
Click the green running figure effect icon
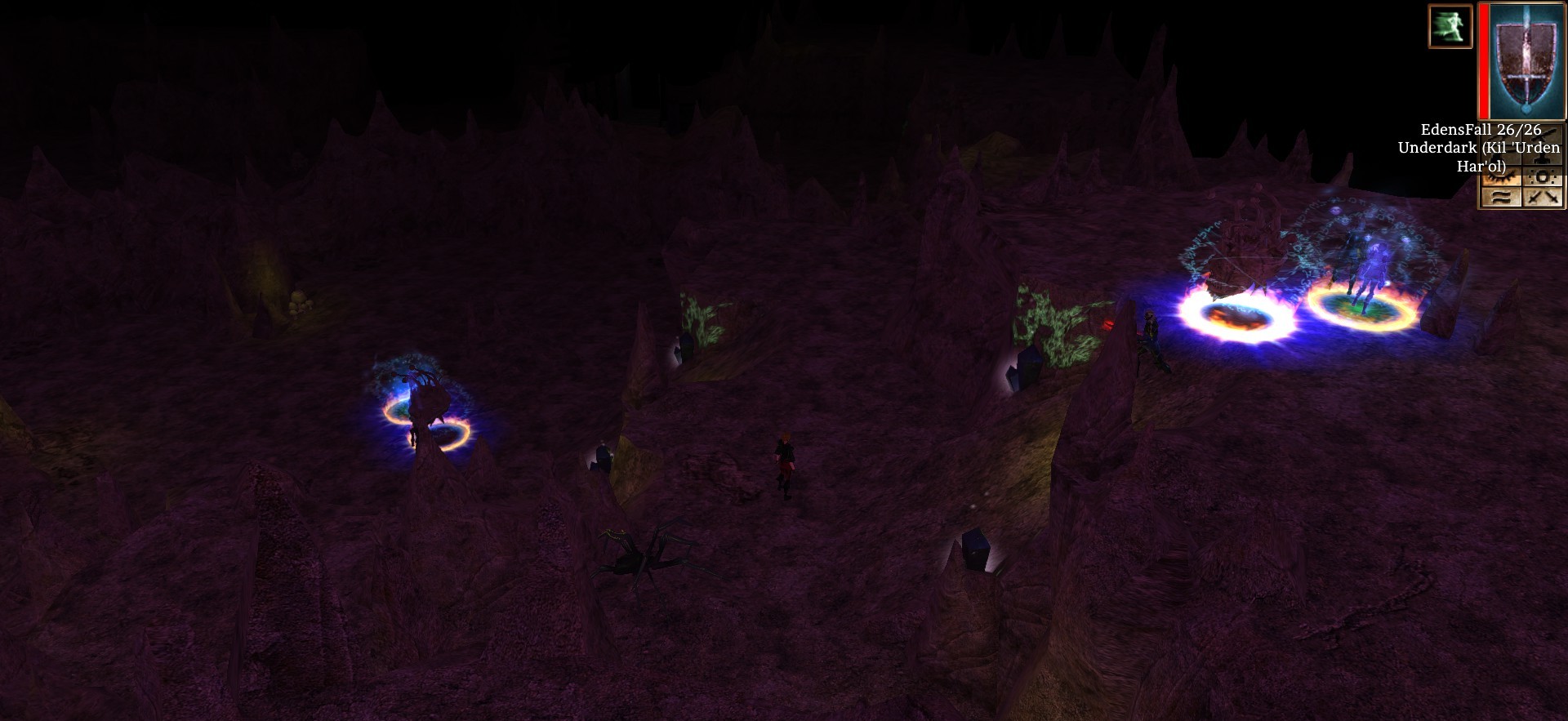(x=1450, y=25)
